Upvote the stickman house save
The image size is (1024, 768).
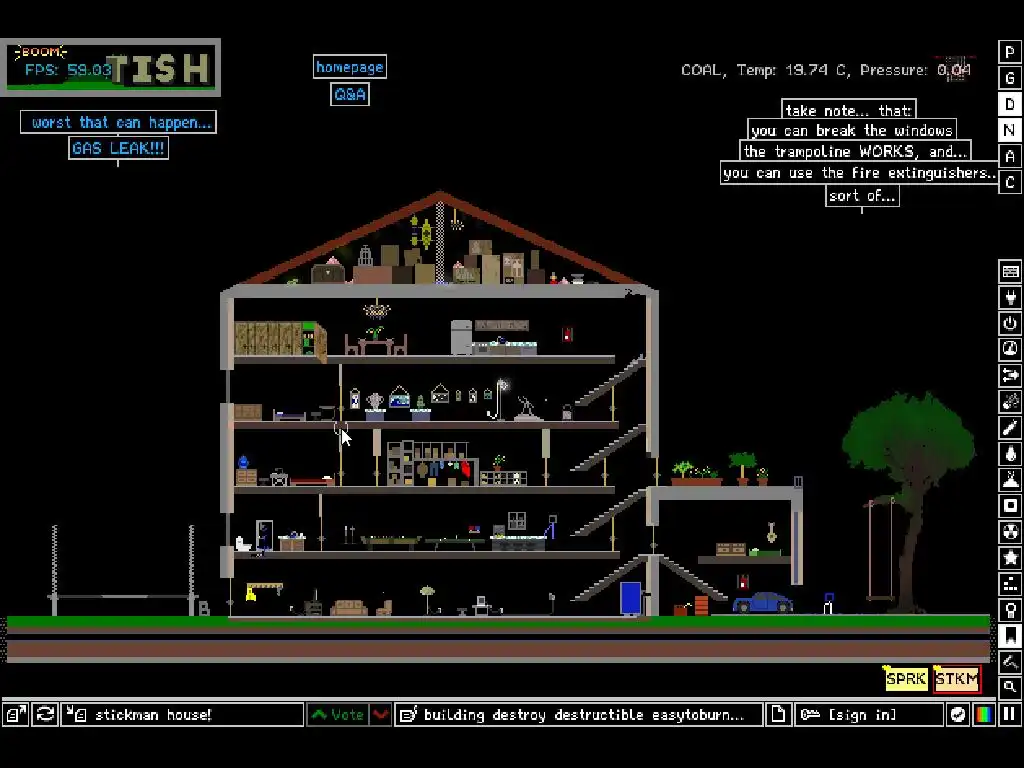(338, 714)
